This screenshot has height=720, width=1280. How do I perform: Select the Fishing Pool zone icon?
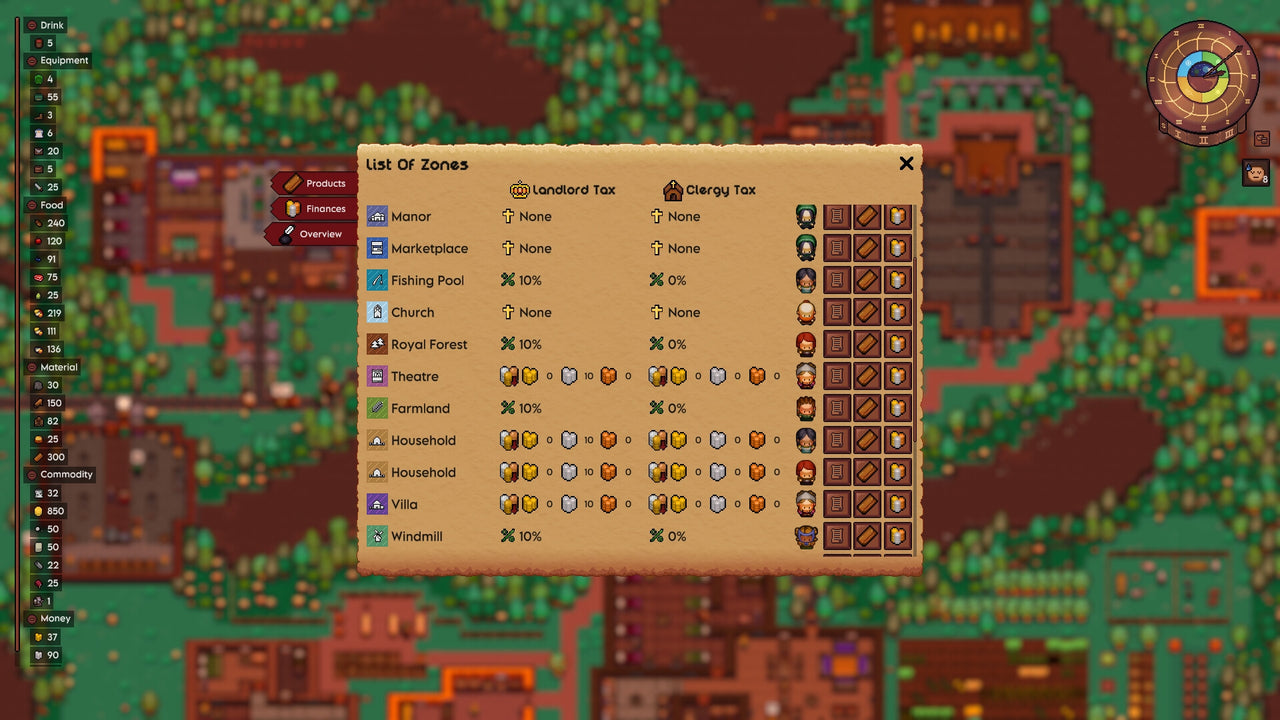click(x=381, y=280)
